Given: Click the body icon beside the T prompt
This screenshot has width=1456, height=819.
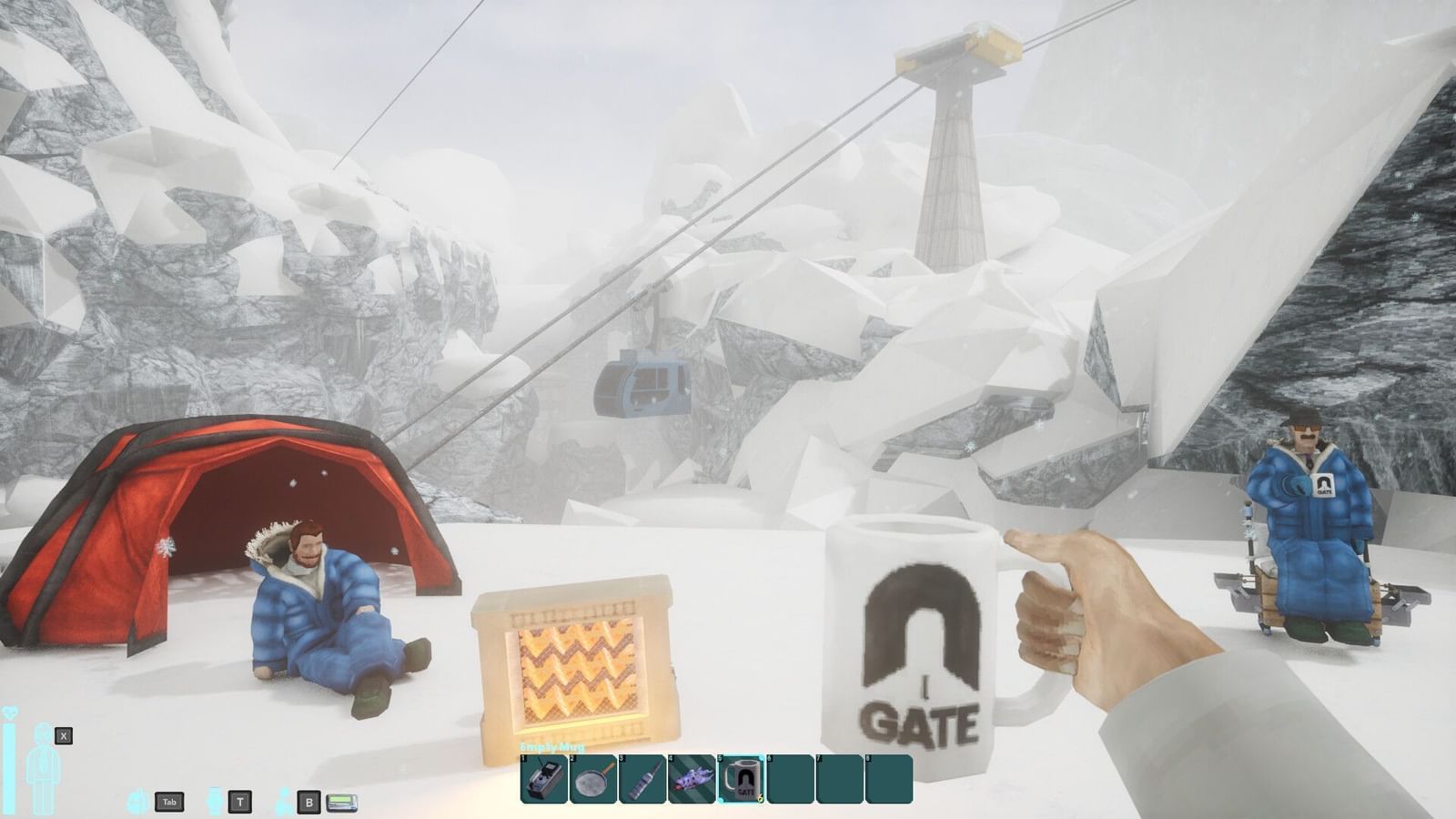Looking at the screenshot, I should click(215, 799).
